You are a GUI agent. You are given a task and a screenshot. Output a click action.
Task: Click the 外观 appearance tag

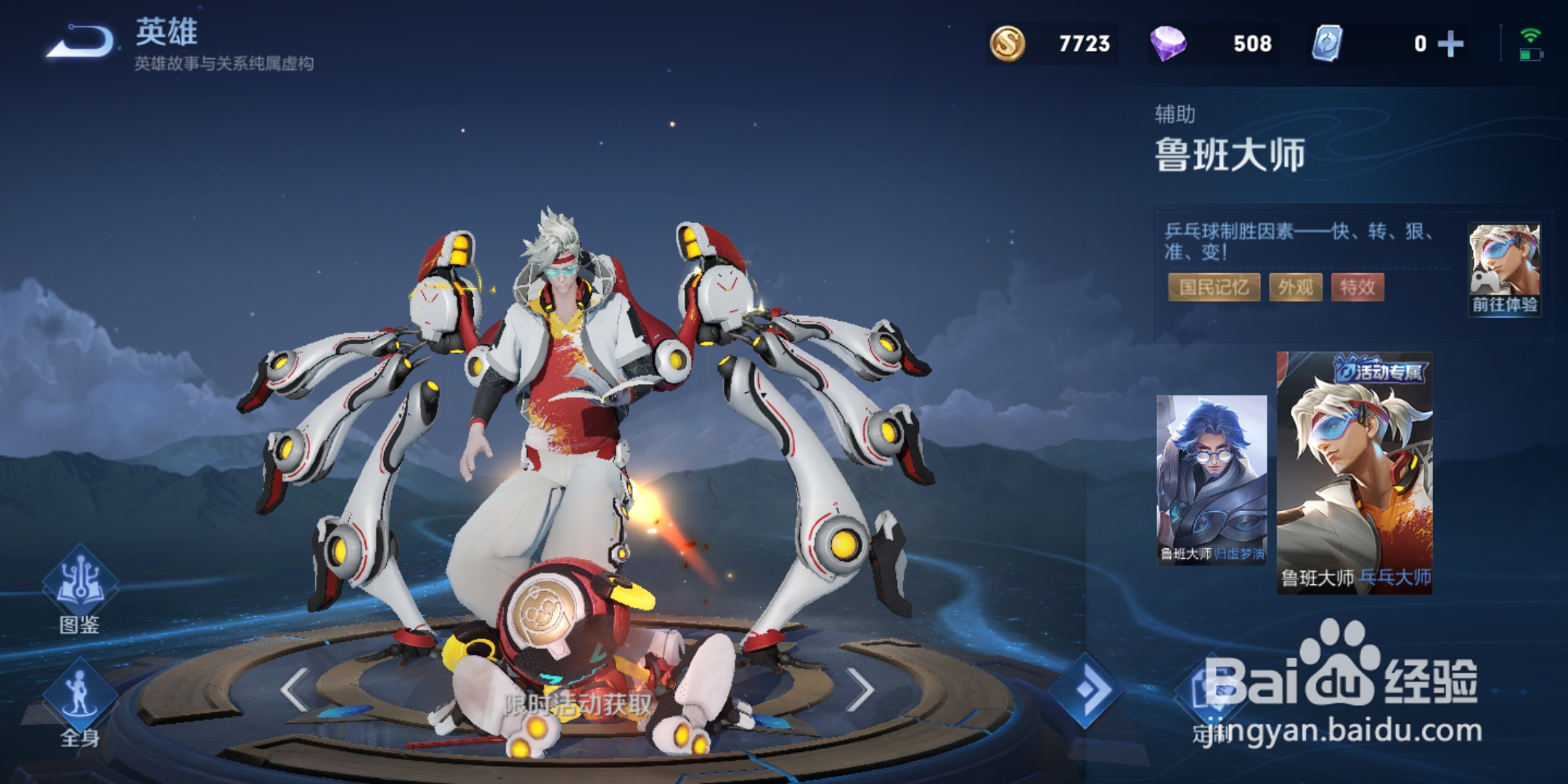1296,287
